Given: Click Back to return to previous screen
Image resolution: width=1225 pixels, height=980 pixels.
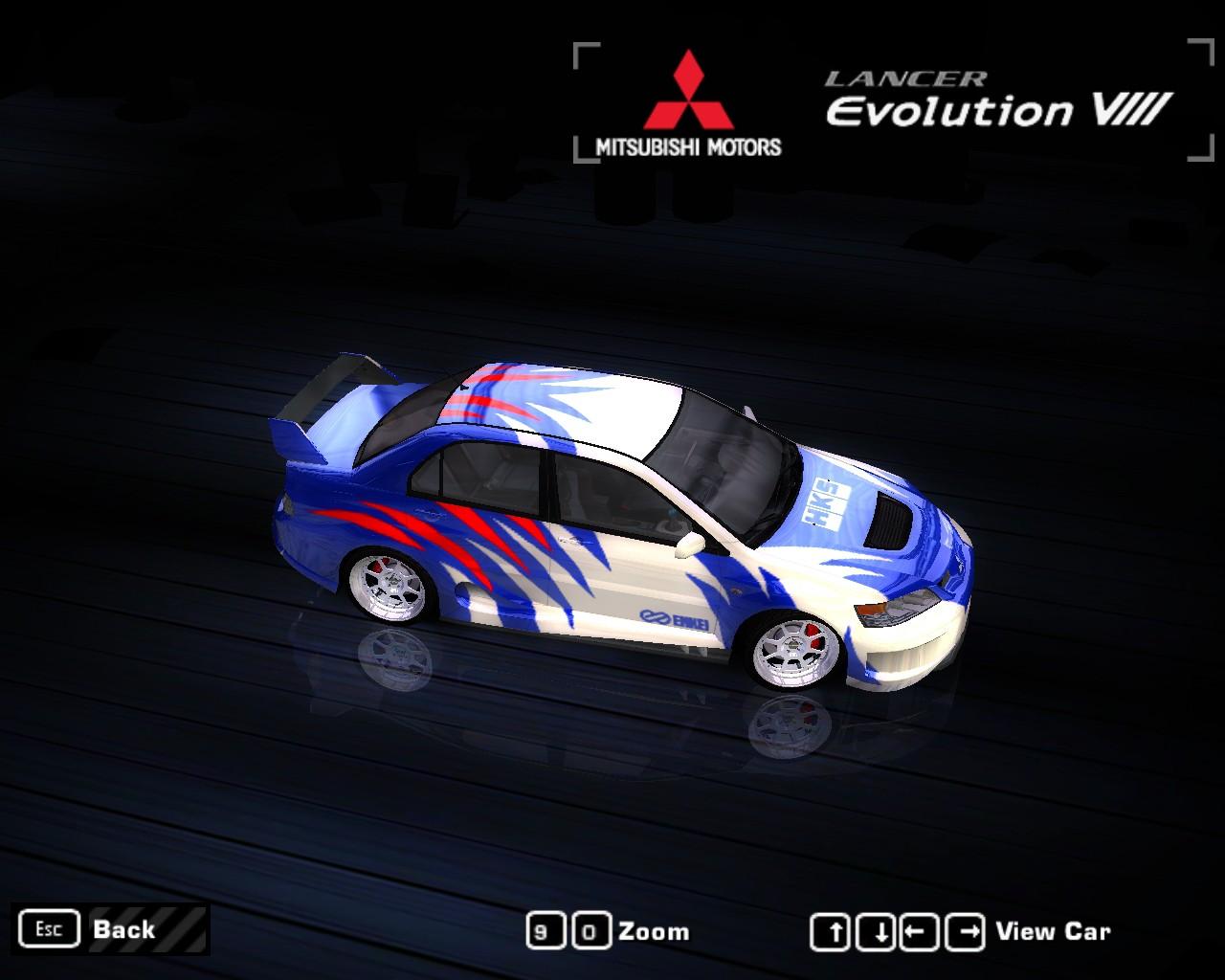Looking at the screenshot, I should [122, 928].
